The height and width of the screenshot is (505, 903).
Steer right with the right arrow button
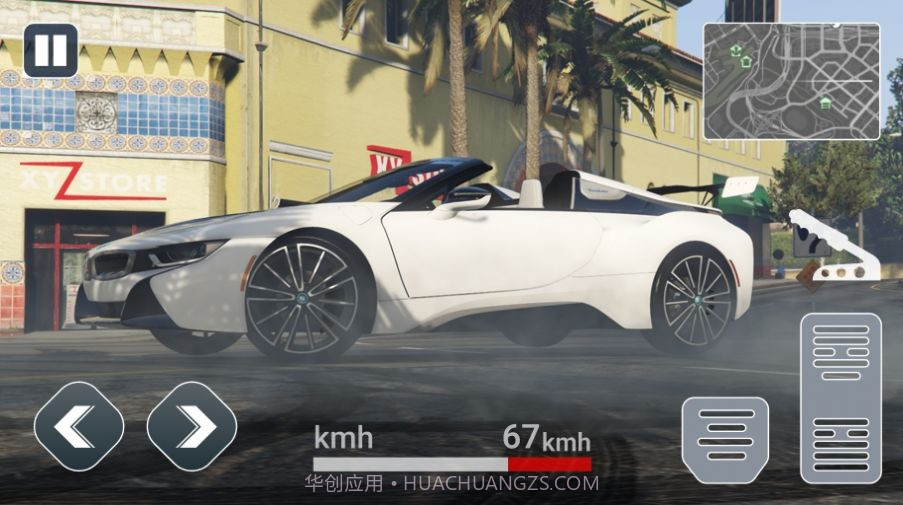pyautogui.click(x=192, y=427)
